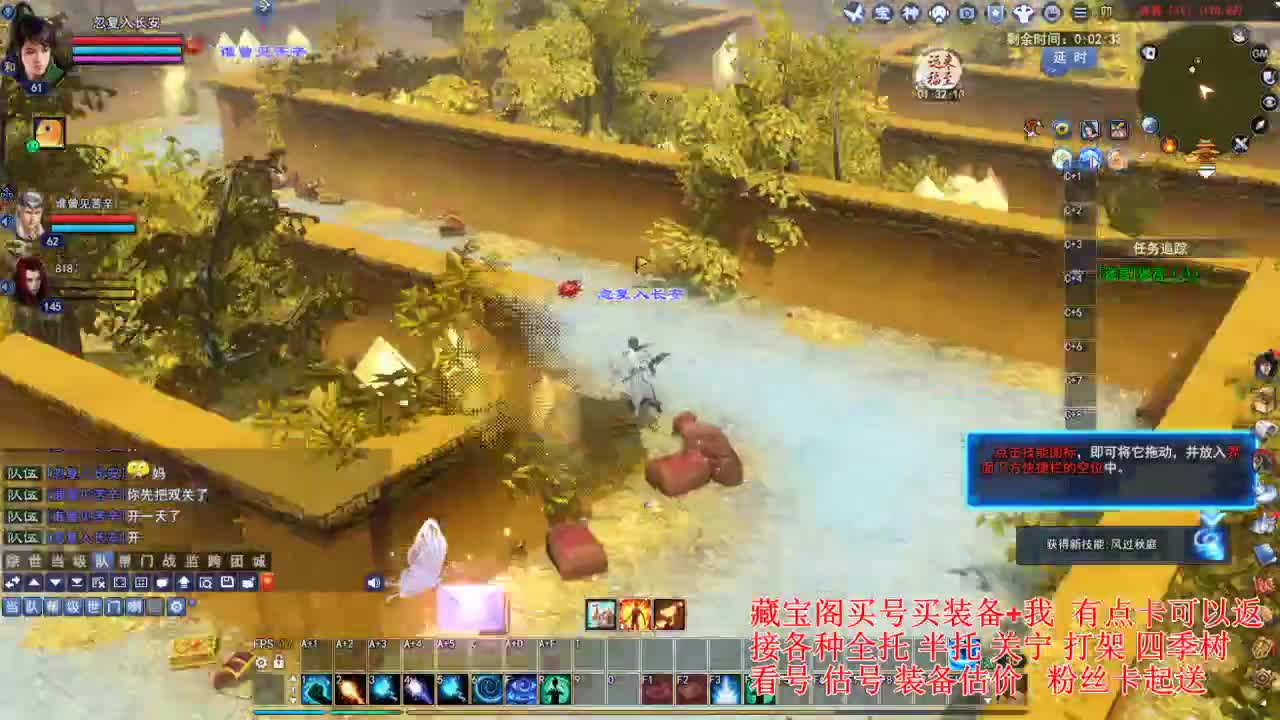1280x720 pixels.
Task: Click the gear settings icon near FPS counter
Action: pos(261,659)
